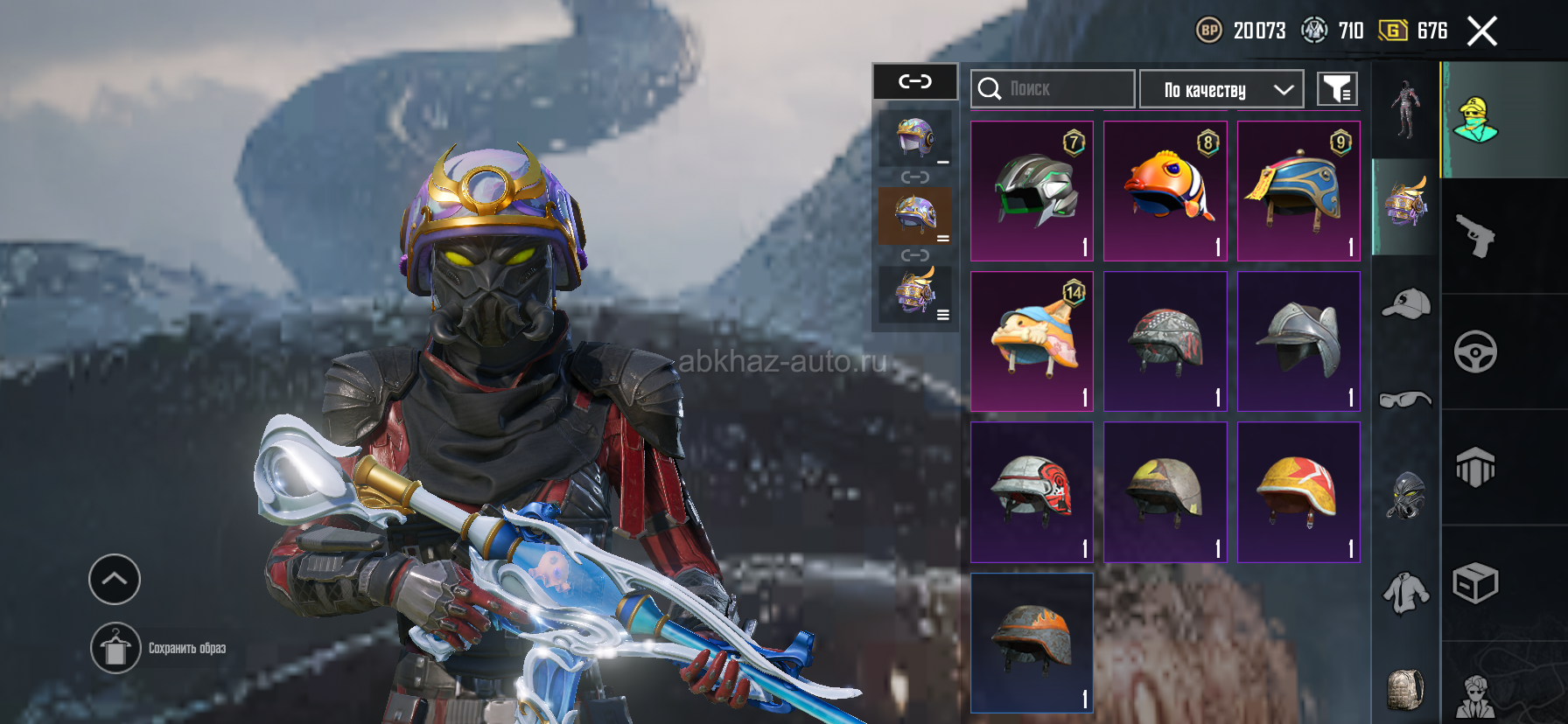1568x724 pixels.
Task: Toggle the link chain button
Action: coord(915,81)
